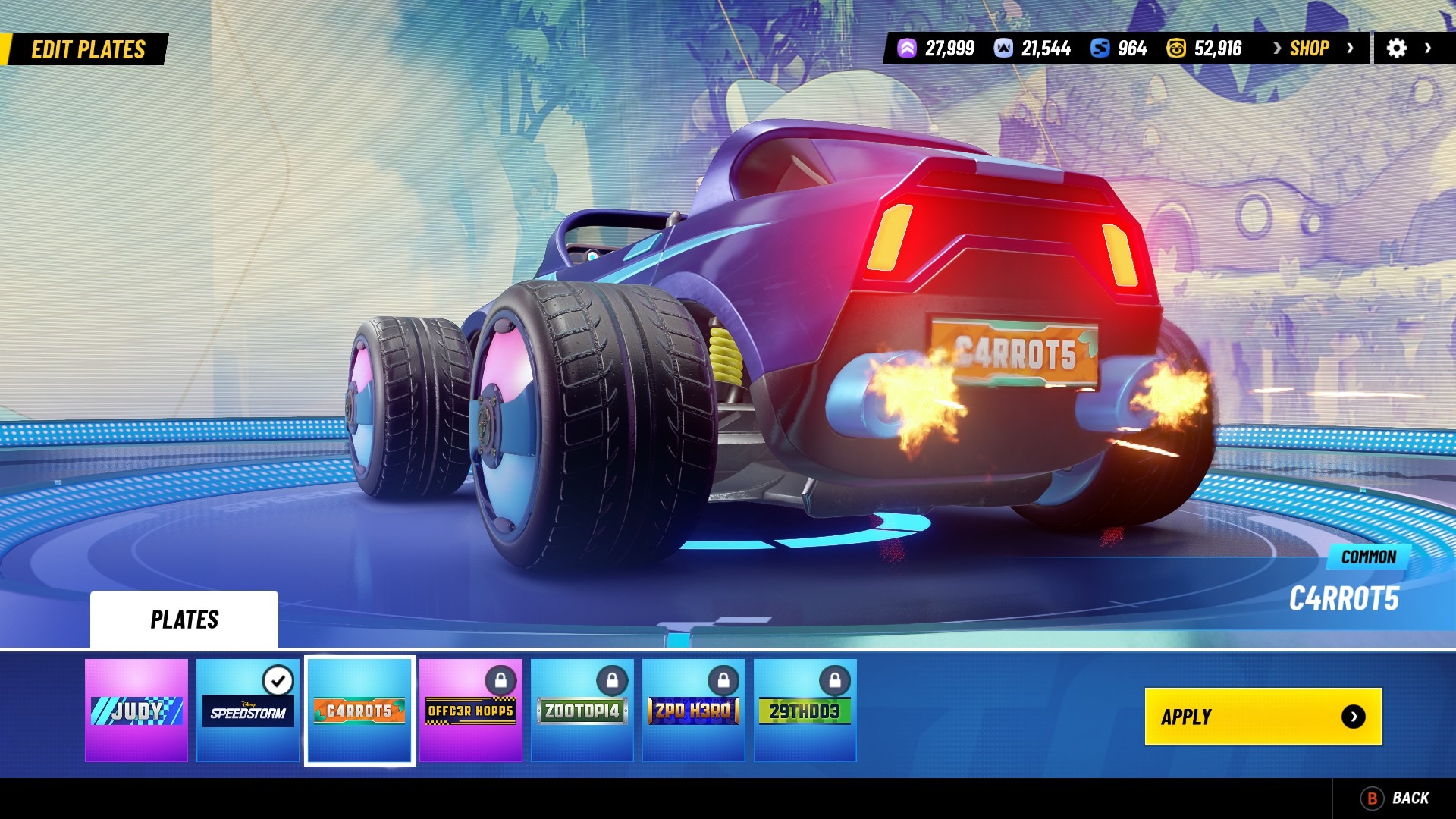
Task: Open the Plates tab
Action: point(184,620)
